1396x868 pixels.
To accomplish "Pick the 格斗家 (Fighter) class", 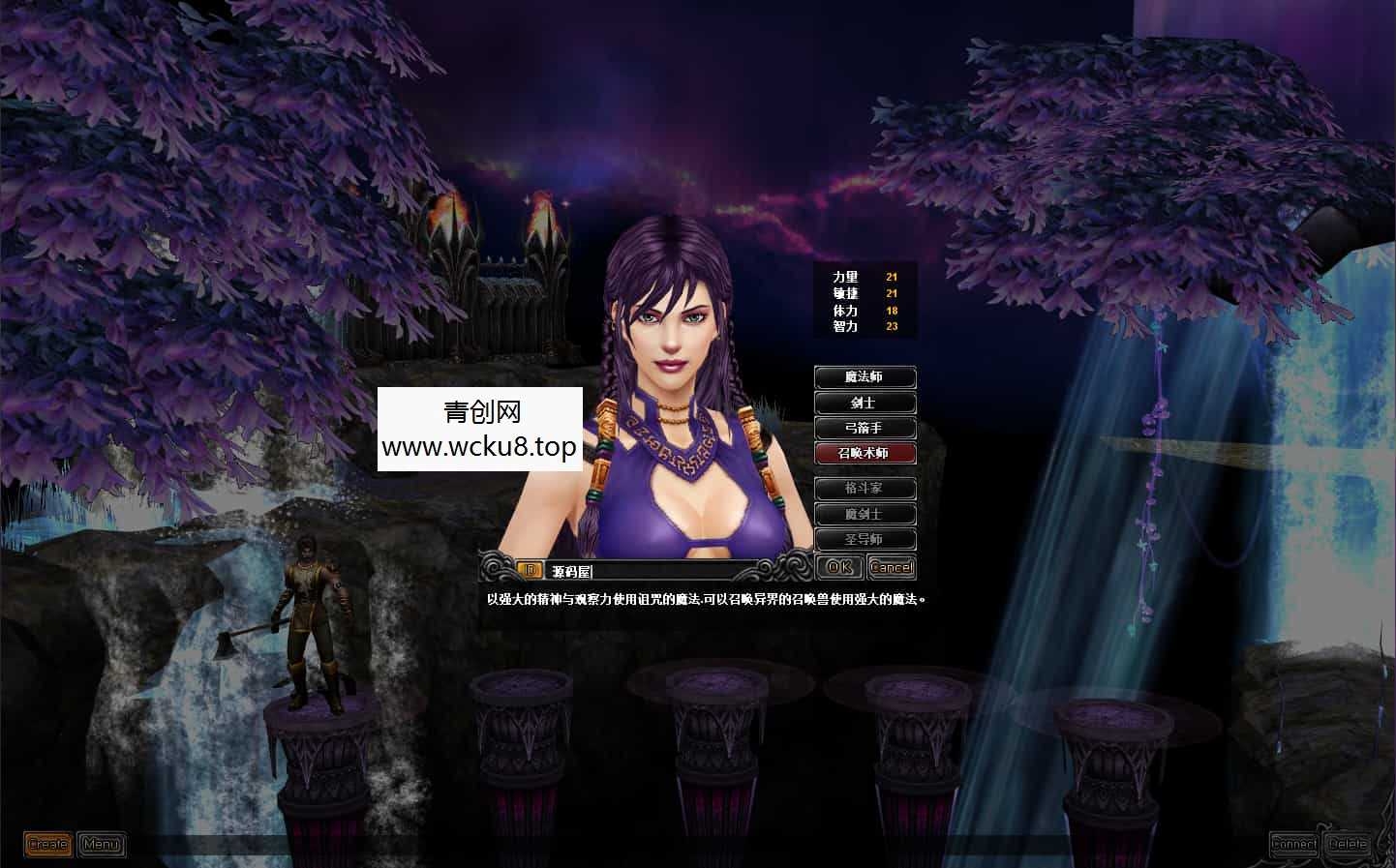I will tap(865, 488).
